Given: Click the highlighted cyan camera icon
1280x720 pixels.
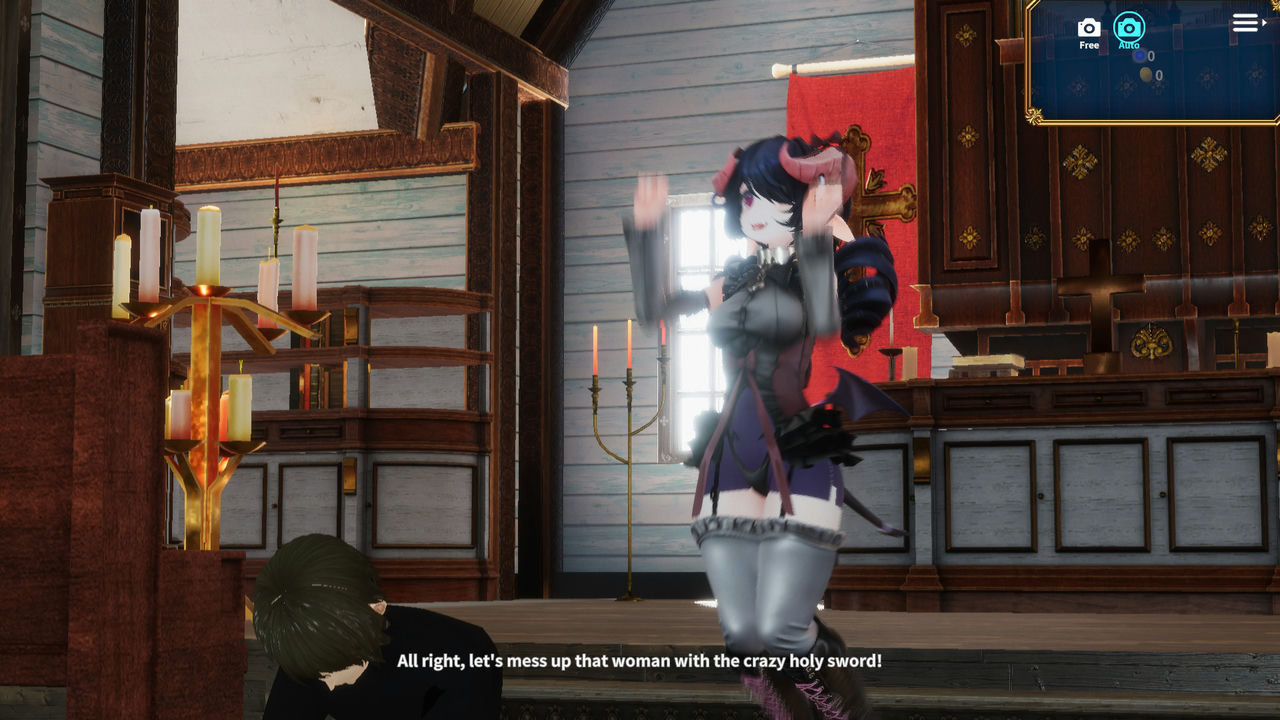Looking at the screenshot, I should (1129, 28).
